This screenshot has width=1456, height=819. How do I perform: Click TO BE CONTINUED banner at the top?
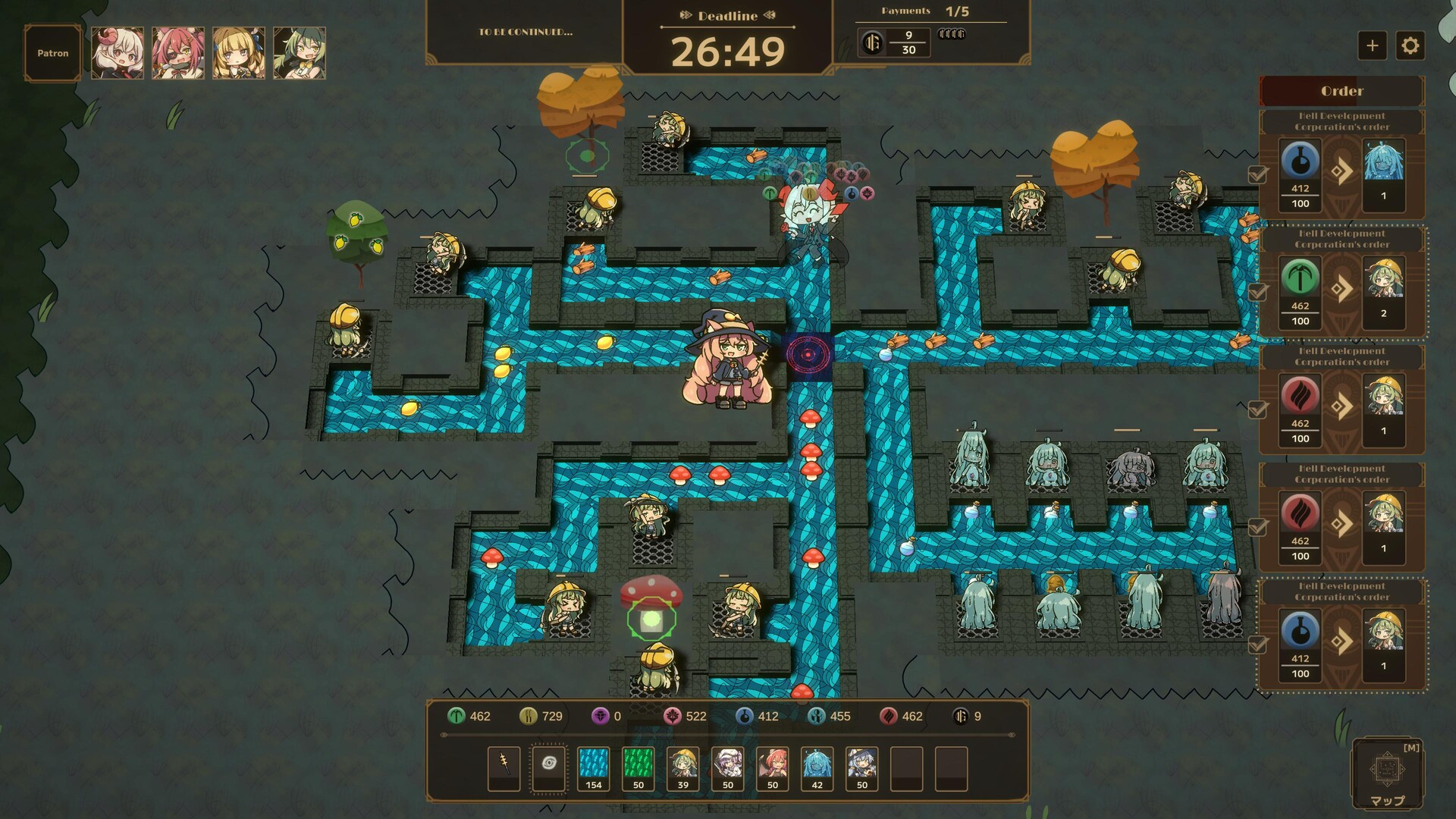(x=525, y=32)
